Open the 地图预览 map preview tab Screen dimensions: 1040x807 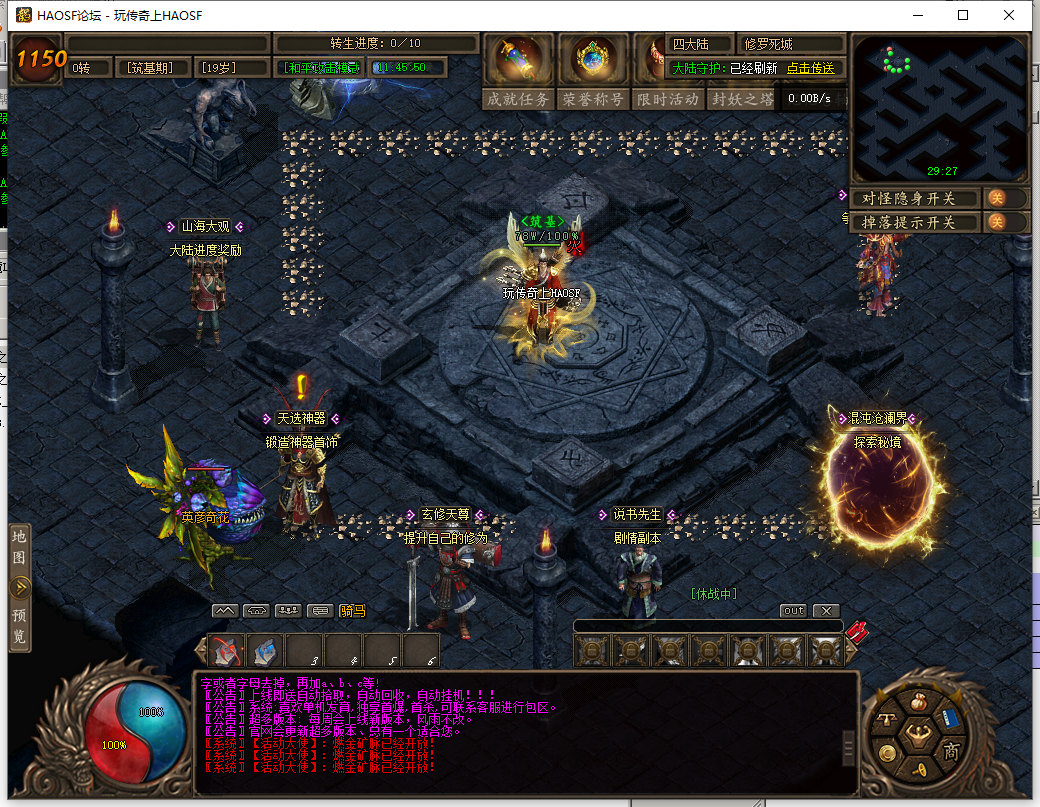click(19, 586)
